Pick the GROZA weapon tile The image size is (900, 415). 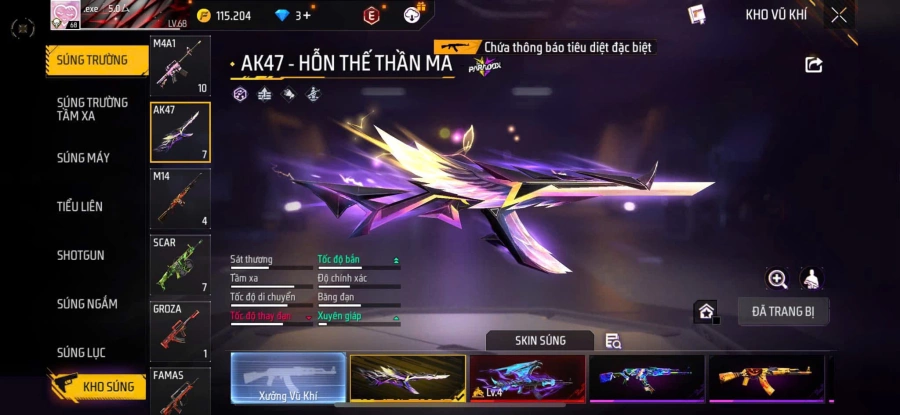(x=180, y=330)
